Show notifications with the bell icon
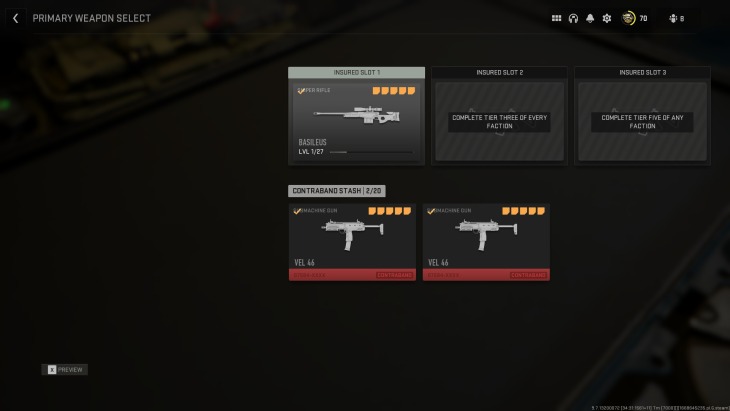 (x=590, y=18)
